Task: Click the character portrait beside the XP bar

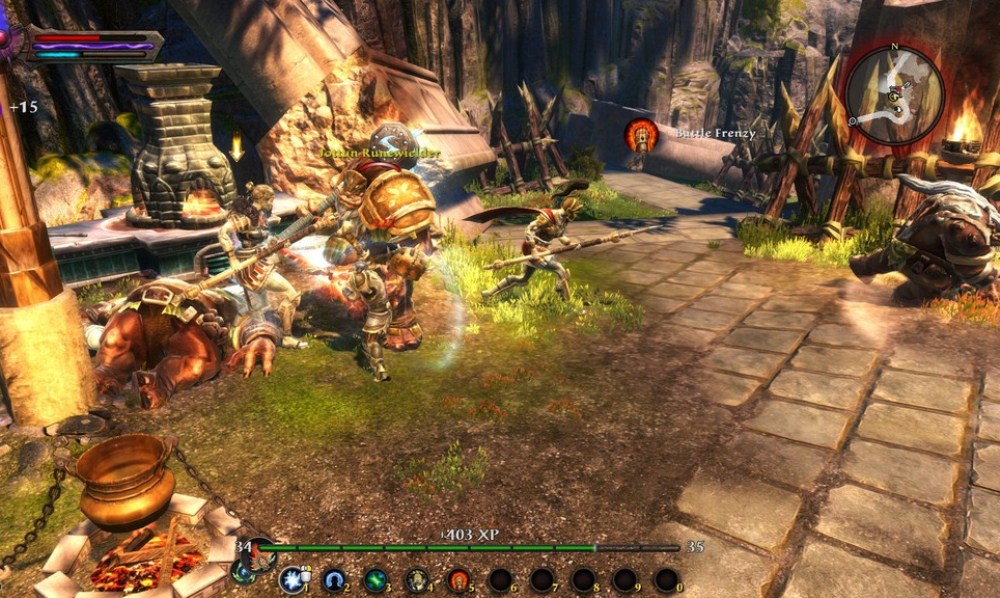Action: tap(262, 553)
